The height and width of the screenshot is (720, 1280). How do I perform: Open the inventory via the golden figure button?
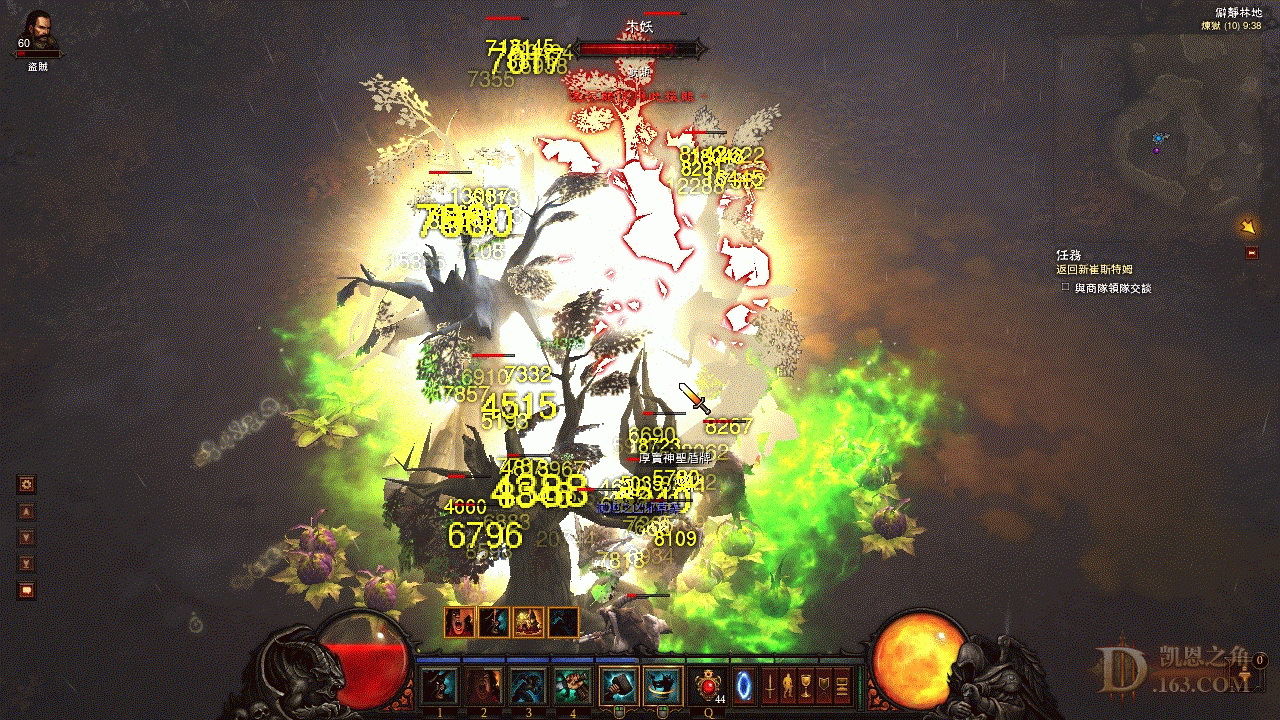point(789,686)
